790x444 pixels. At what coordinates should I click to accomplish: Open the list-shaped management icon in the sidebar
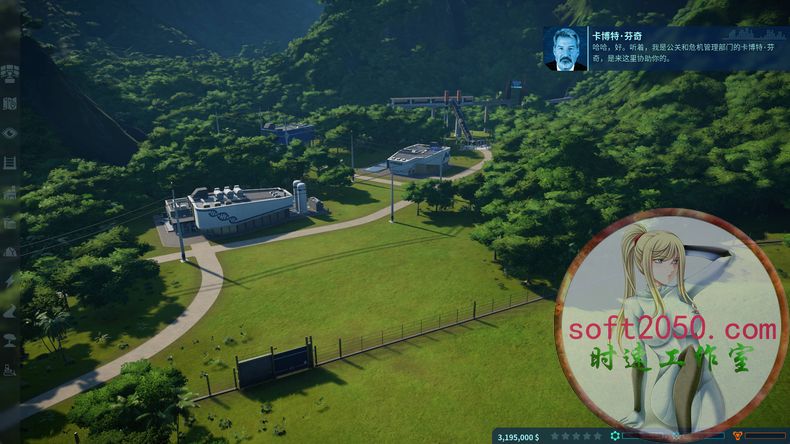point(10,163)
